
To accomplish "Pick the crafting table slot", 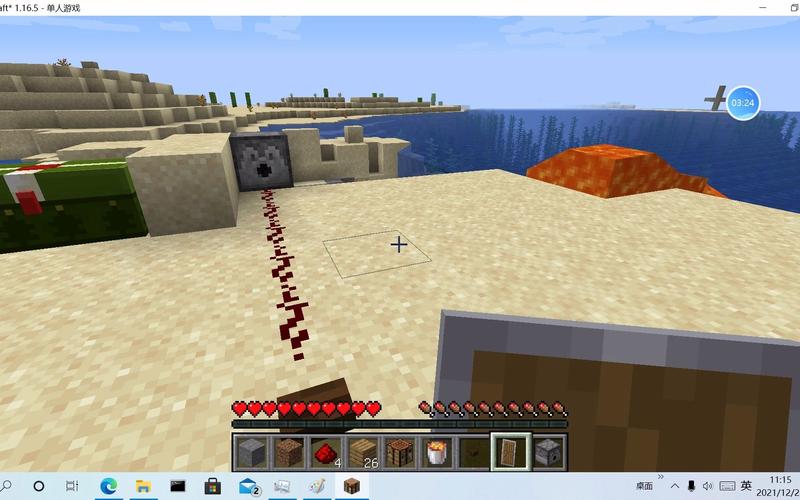I will (x=399, y=452).
